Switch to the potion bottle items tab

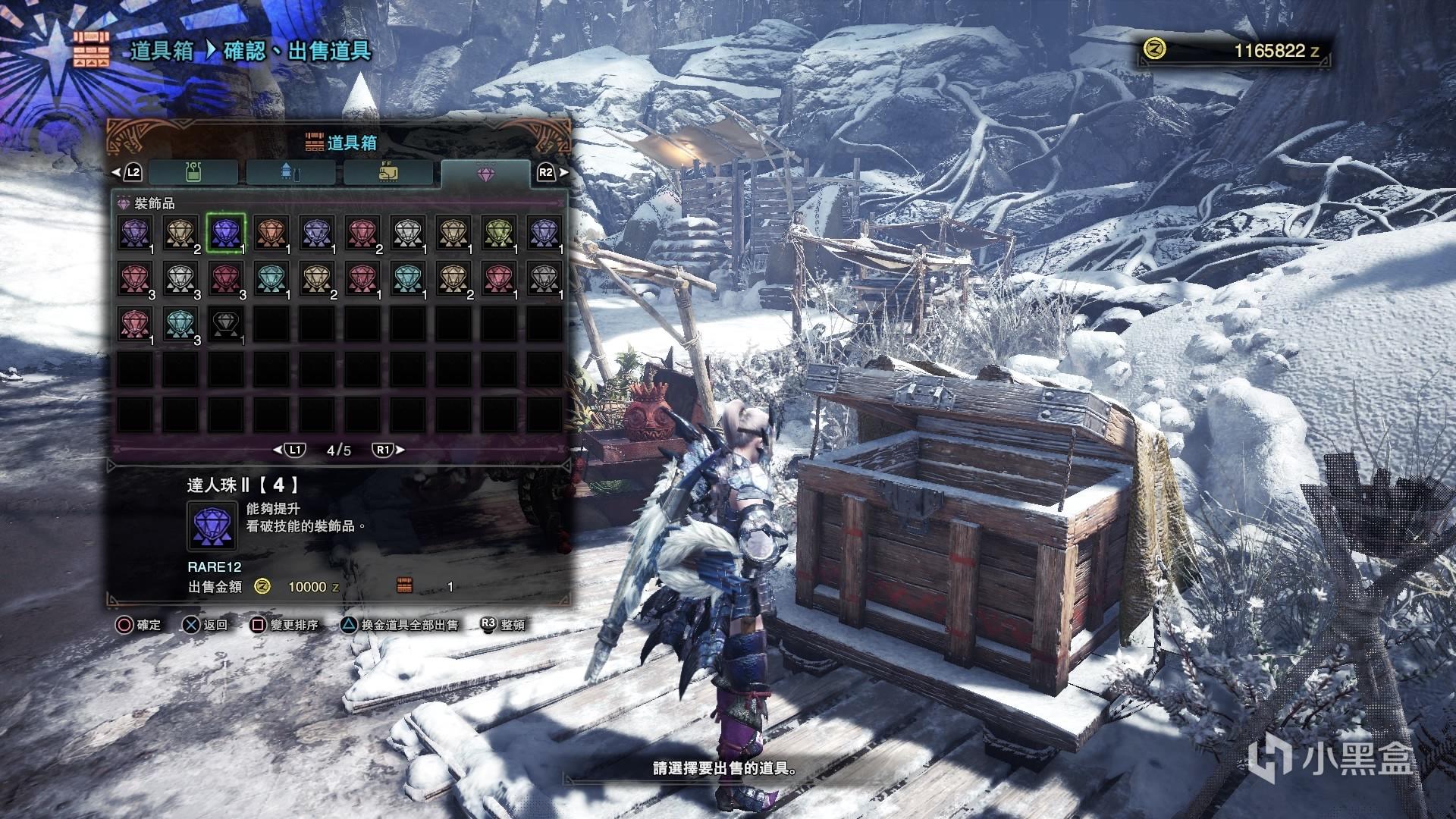194,173
